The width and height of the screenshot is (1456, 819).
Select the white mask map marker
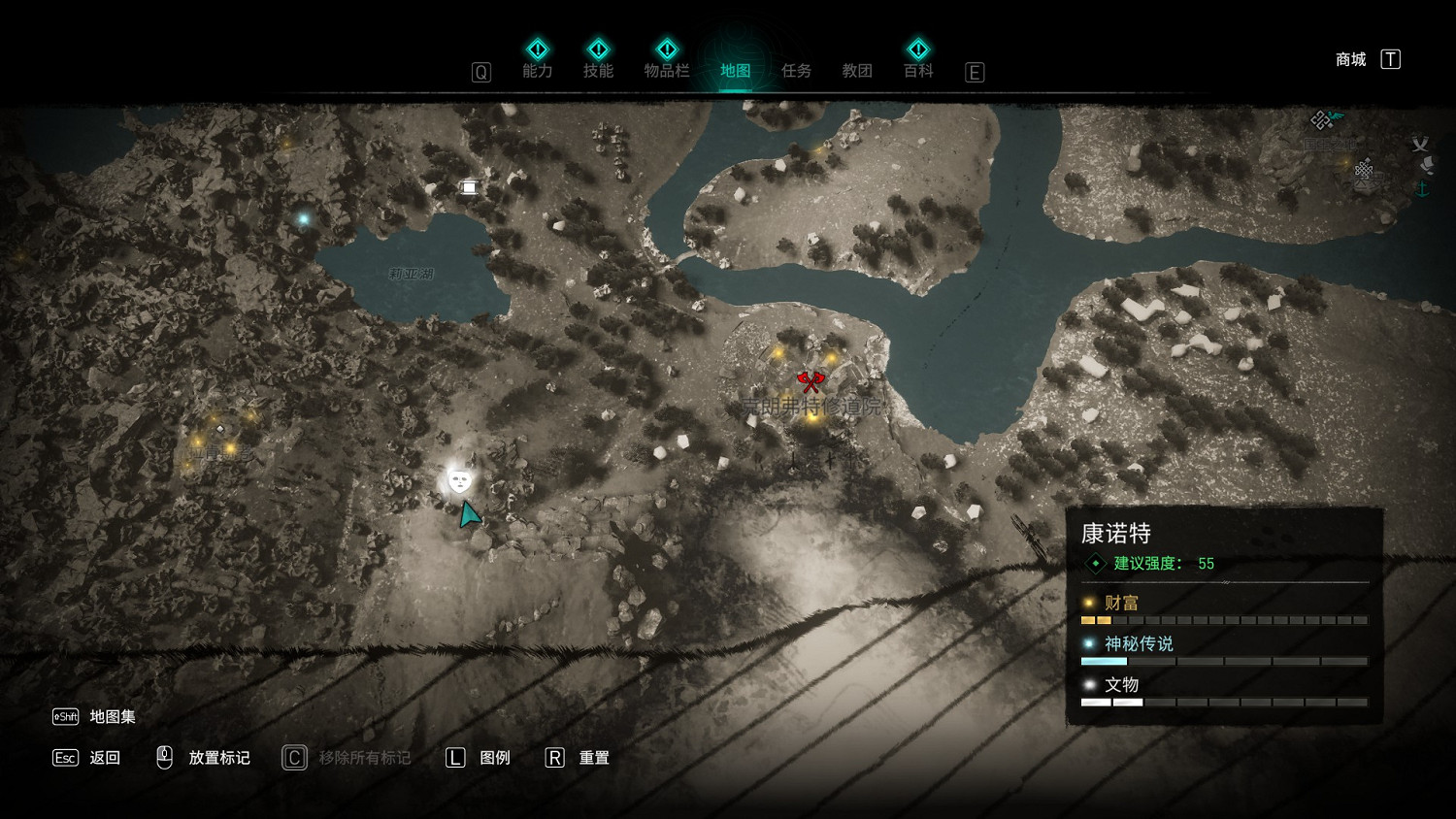(x=459, y=479)
